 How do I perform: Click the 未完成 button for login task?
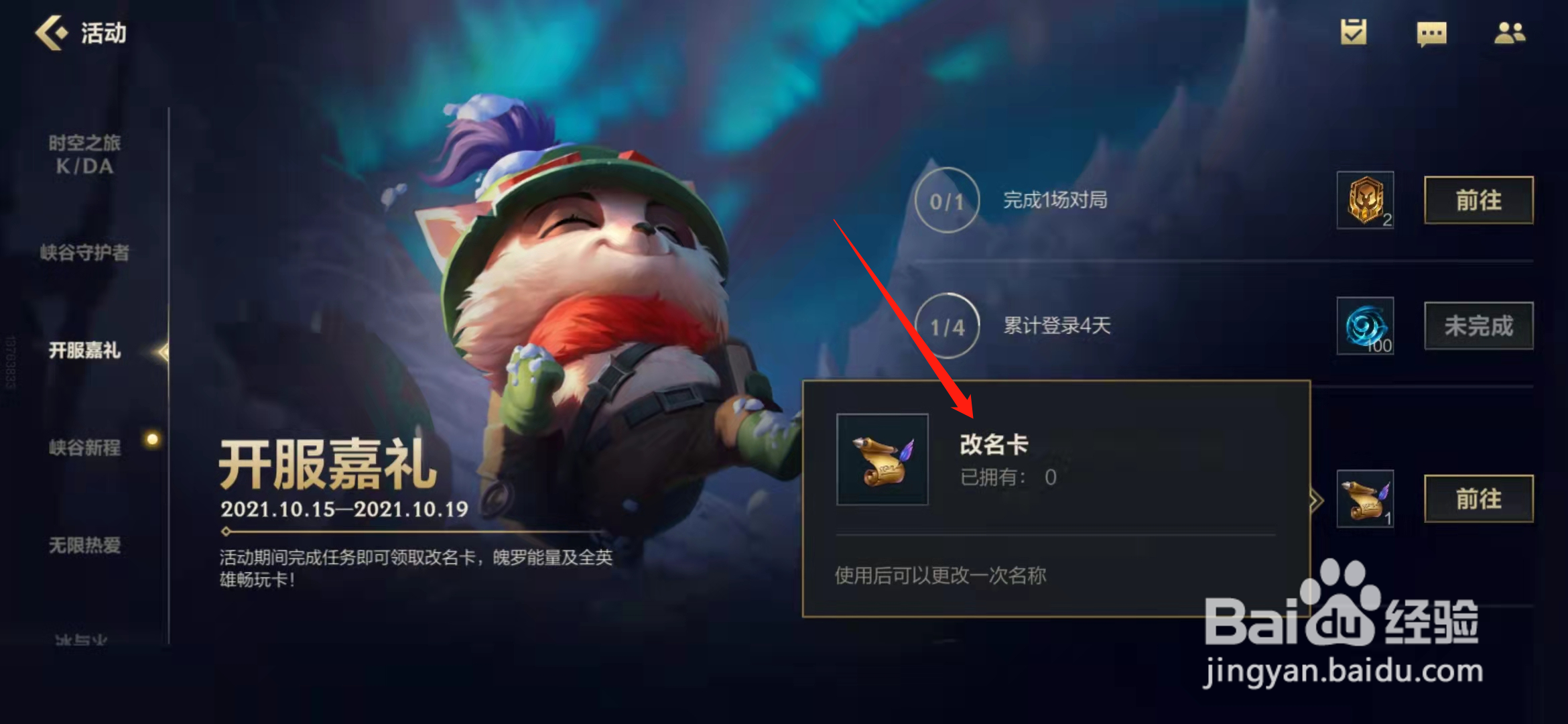click(1478, 326)
